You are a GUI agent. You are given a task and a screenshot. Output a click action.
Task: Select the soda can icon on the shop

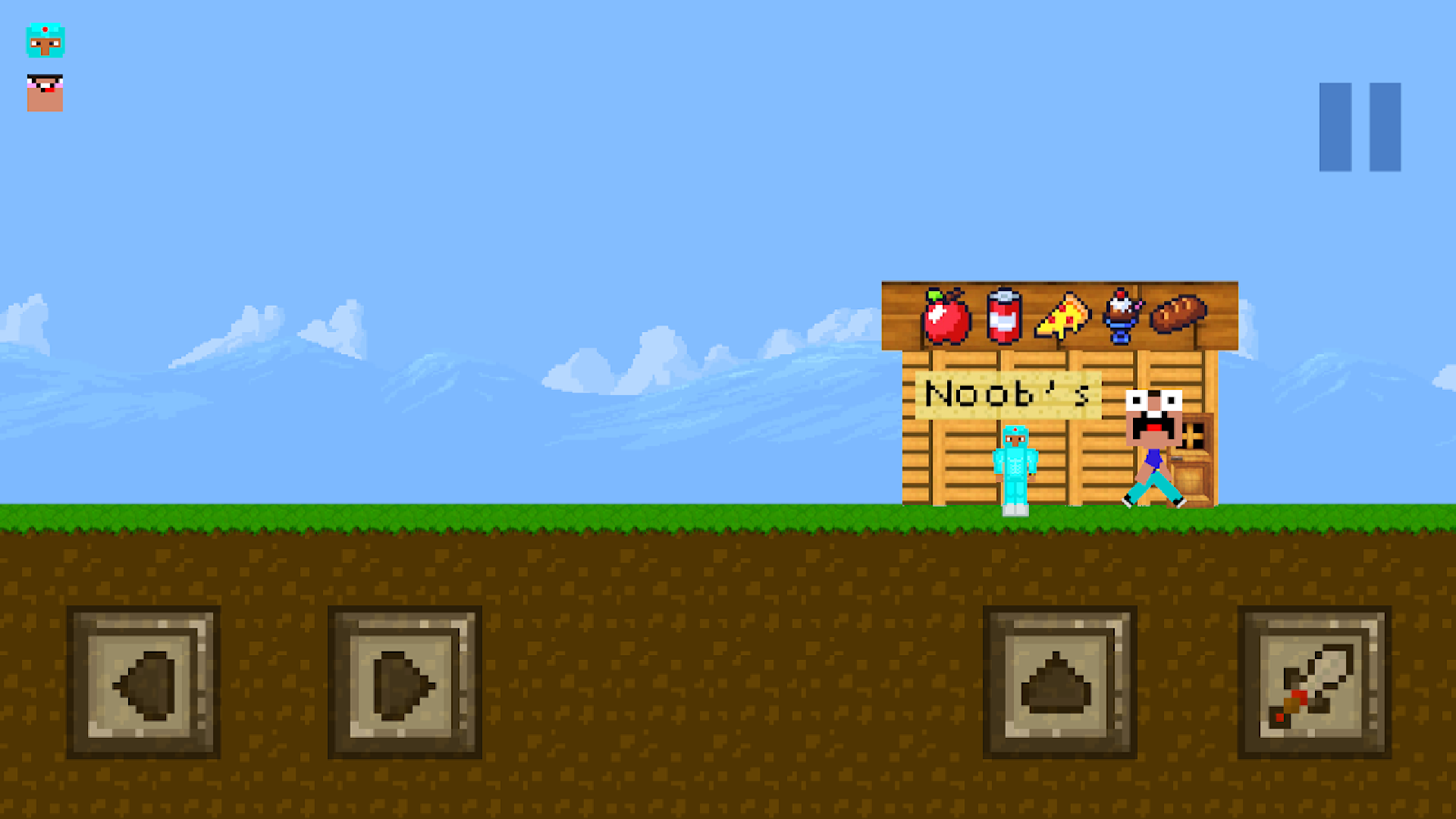[x=1003, y=317]
